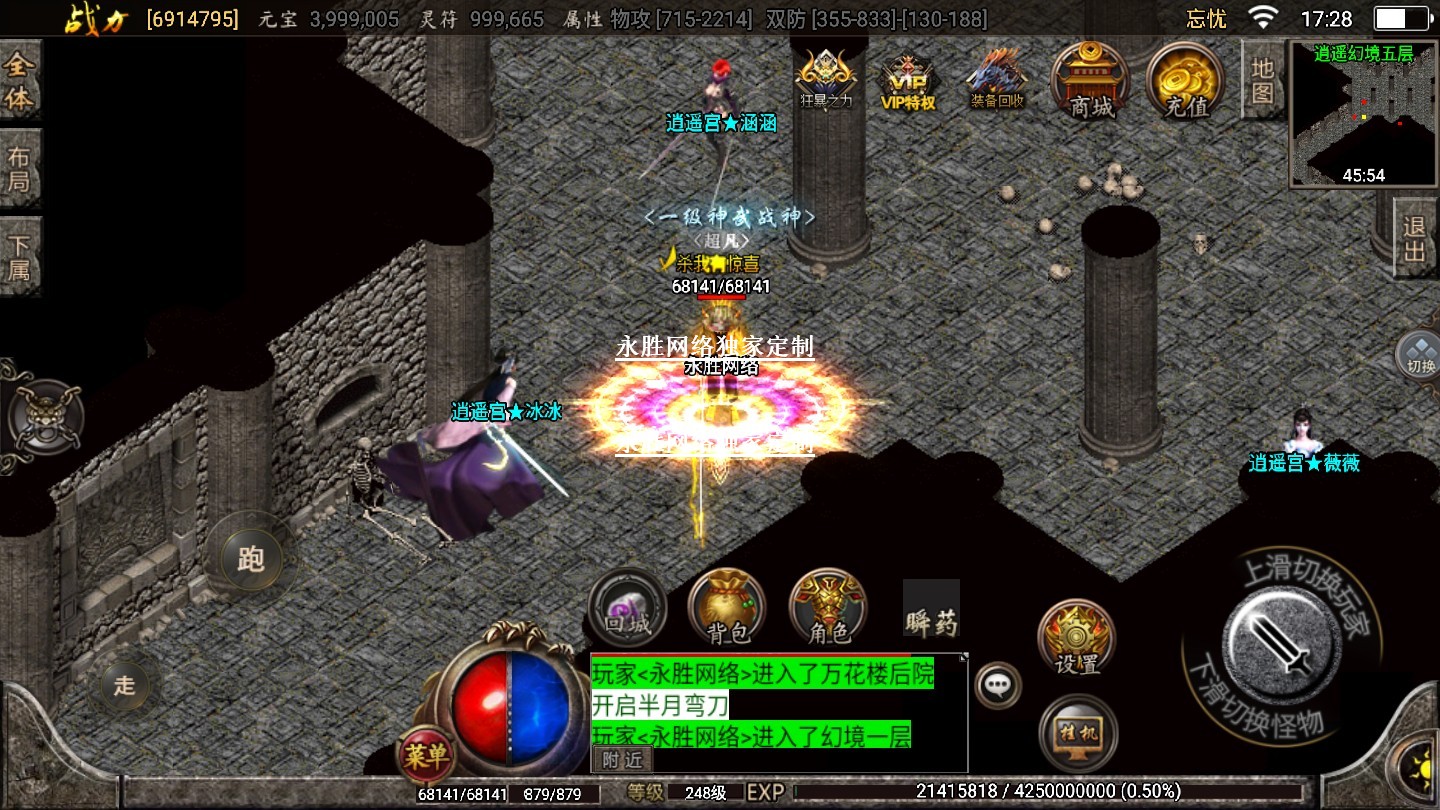Image resolution: width=1440 pixels, height=810 pixels.
Task: Select the 布局 layout button
Action: pyautogui.click(x=20, y=170)
